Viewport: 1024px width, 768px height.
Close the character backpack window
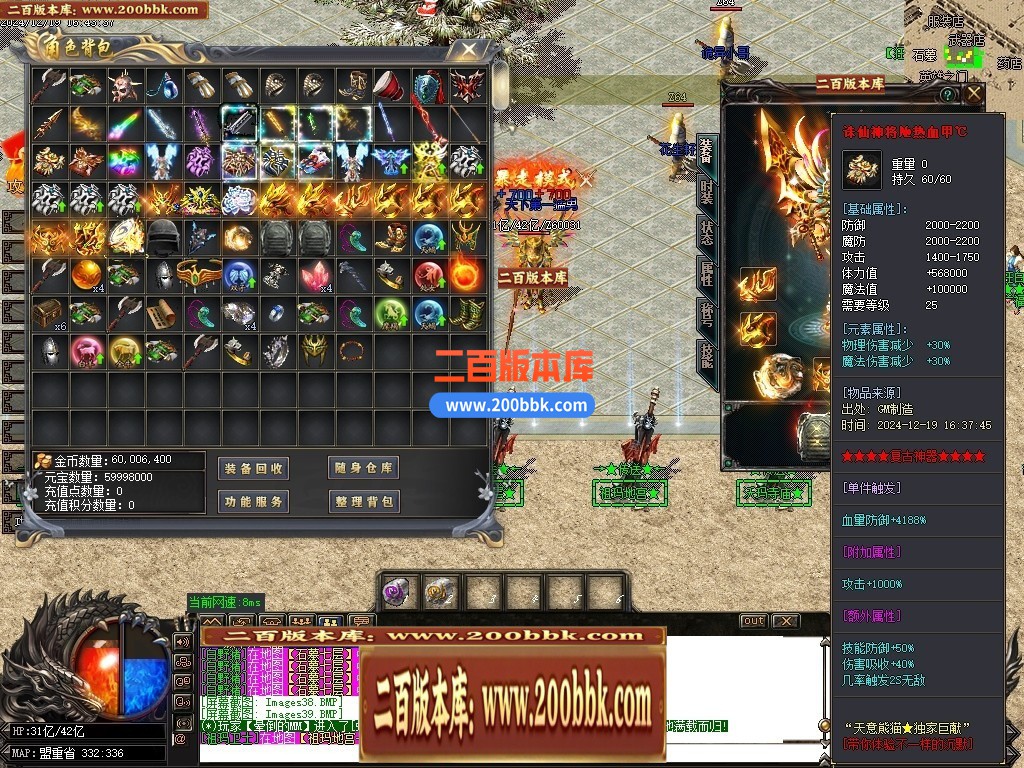(x=468, y=49)
